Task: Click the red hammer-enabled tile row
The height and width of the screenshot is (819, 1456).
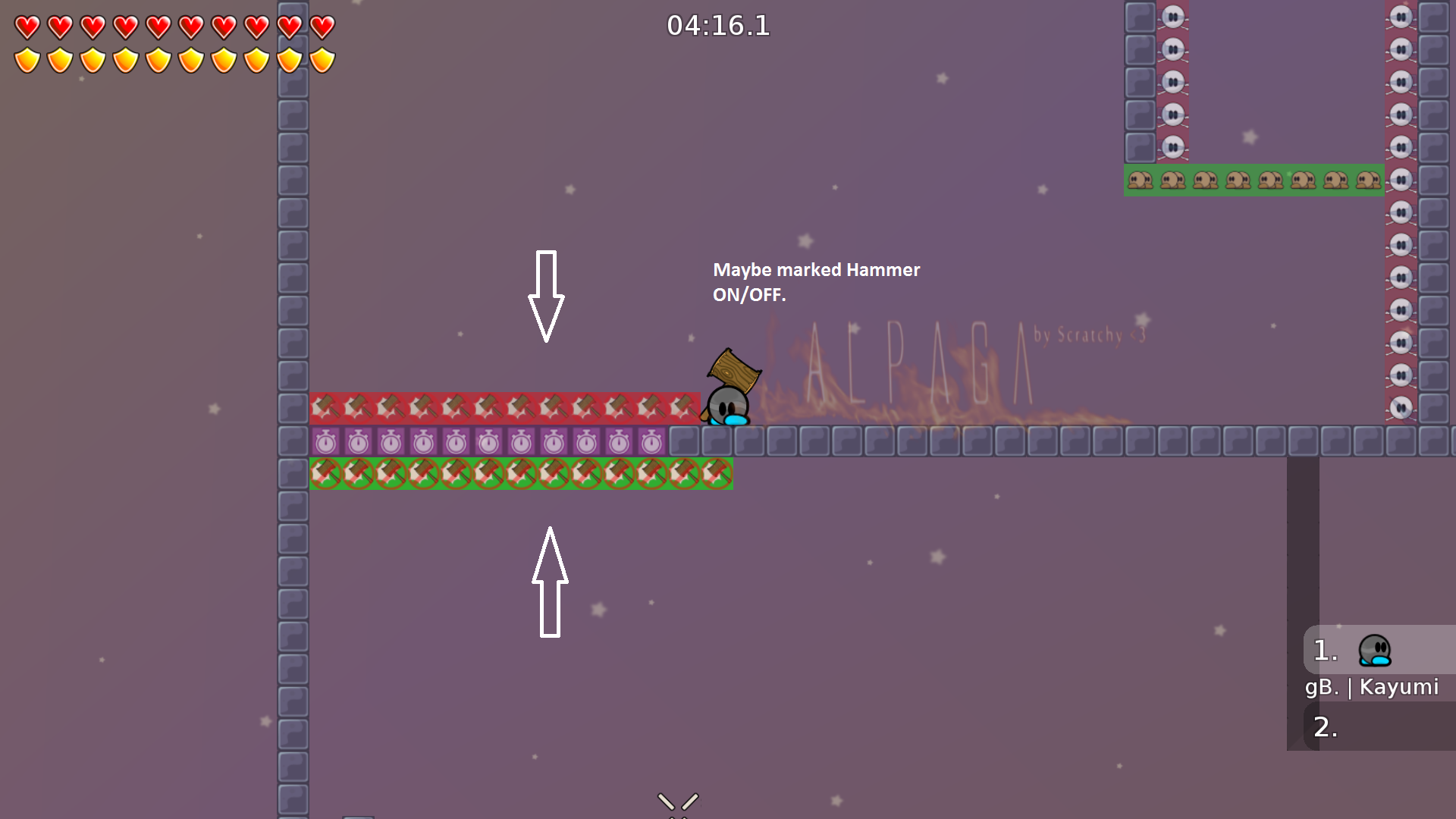Action: 500,408
